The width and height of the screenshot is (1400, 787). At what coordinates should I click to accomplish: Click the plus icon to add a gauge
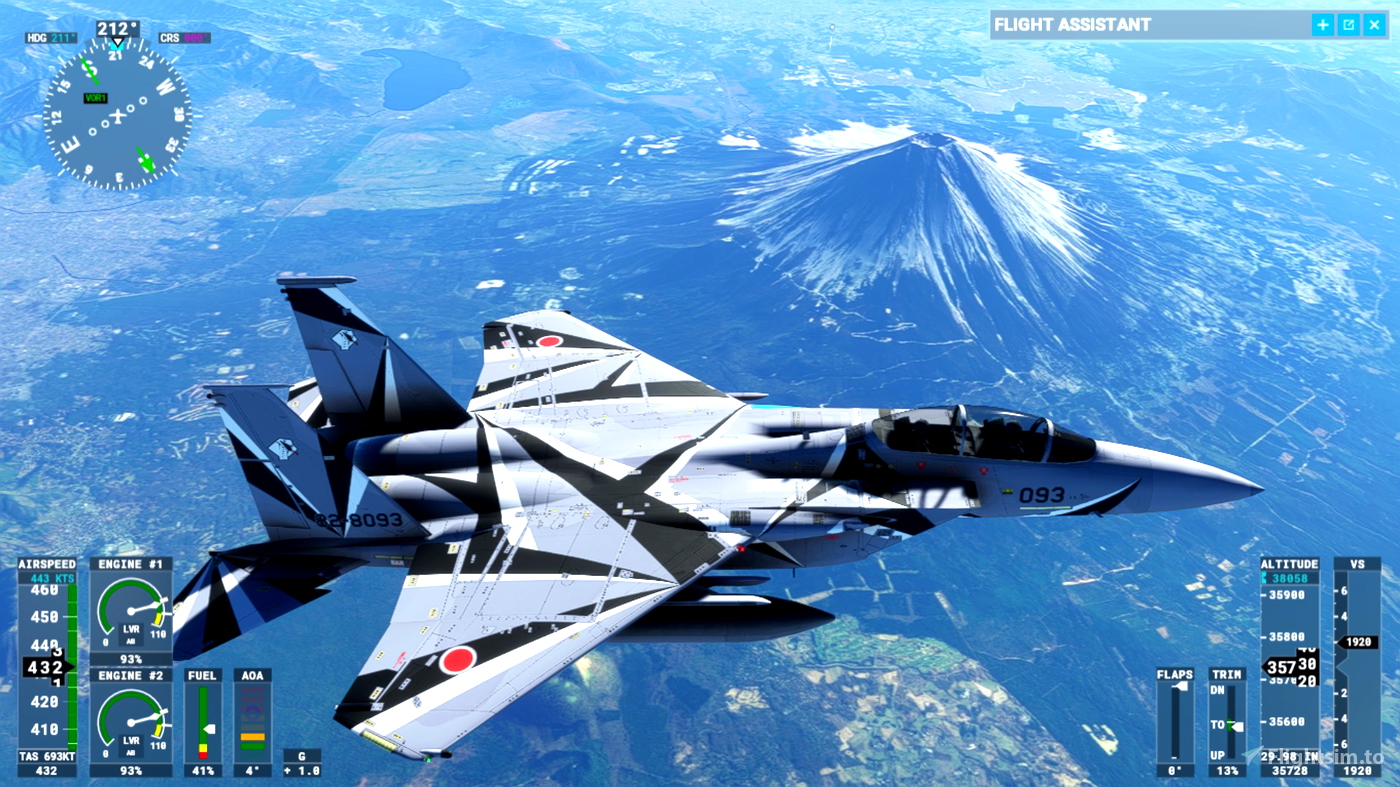[1322, 23]
